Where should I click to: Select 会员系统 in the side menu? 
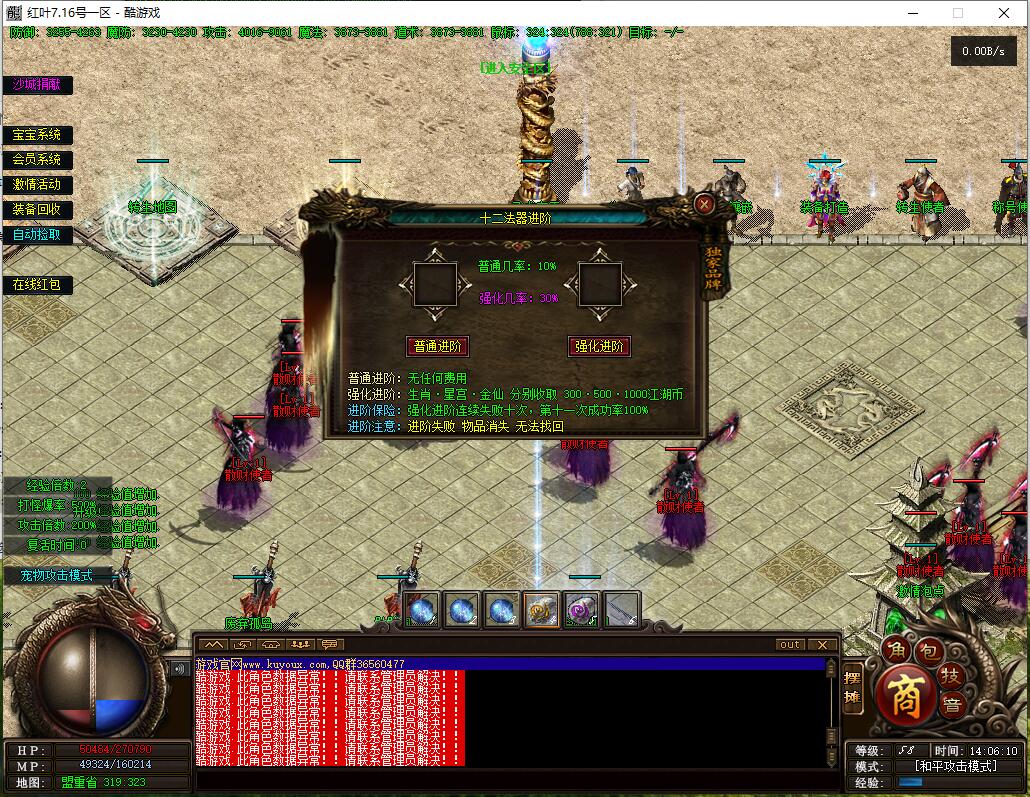(x=37, y=160)
